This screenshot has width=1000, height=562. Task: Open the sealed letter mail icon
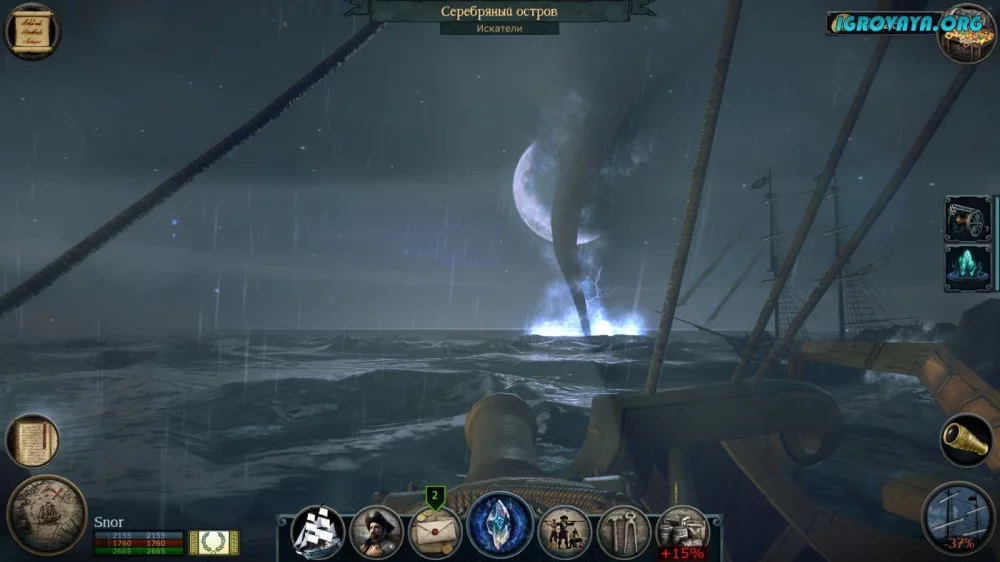pos(435,533)
